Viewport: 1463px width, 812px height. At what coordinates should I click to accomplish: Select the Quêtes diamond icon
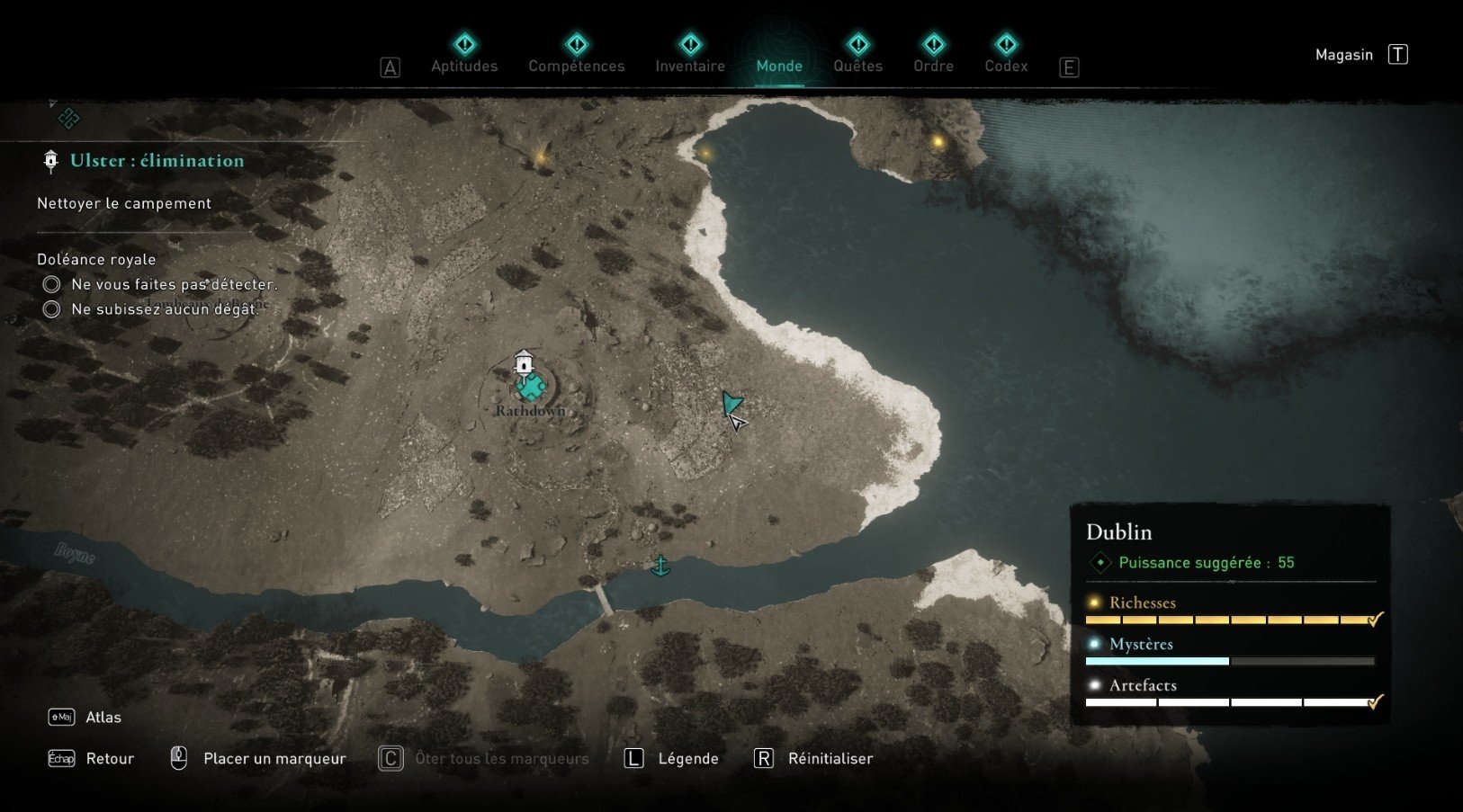point(857,44)
